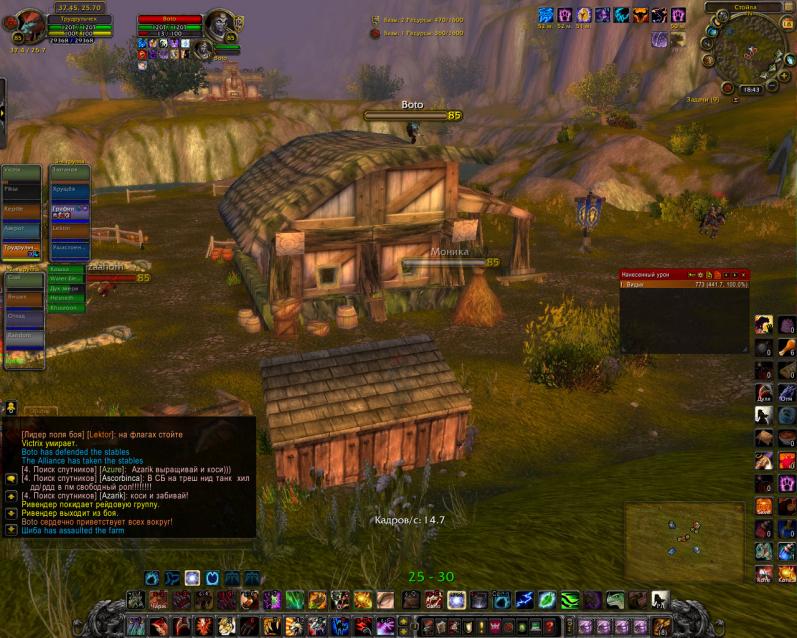Screen dimensions: 797x638
Task: Click the 18:43 clock under the minimap
Action: (751, 89)
